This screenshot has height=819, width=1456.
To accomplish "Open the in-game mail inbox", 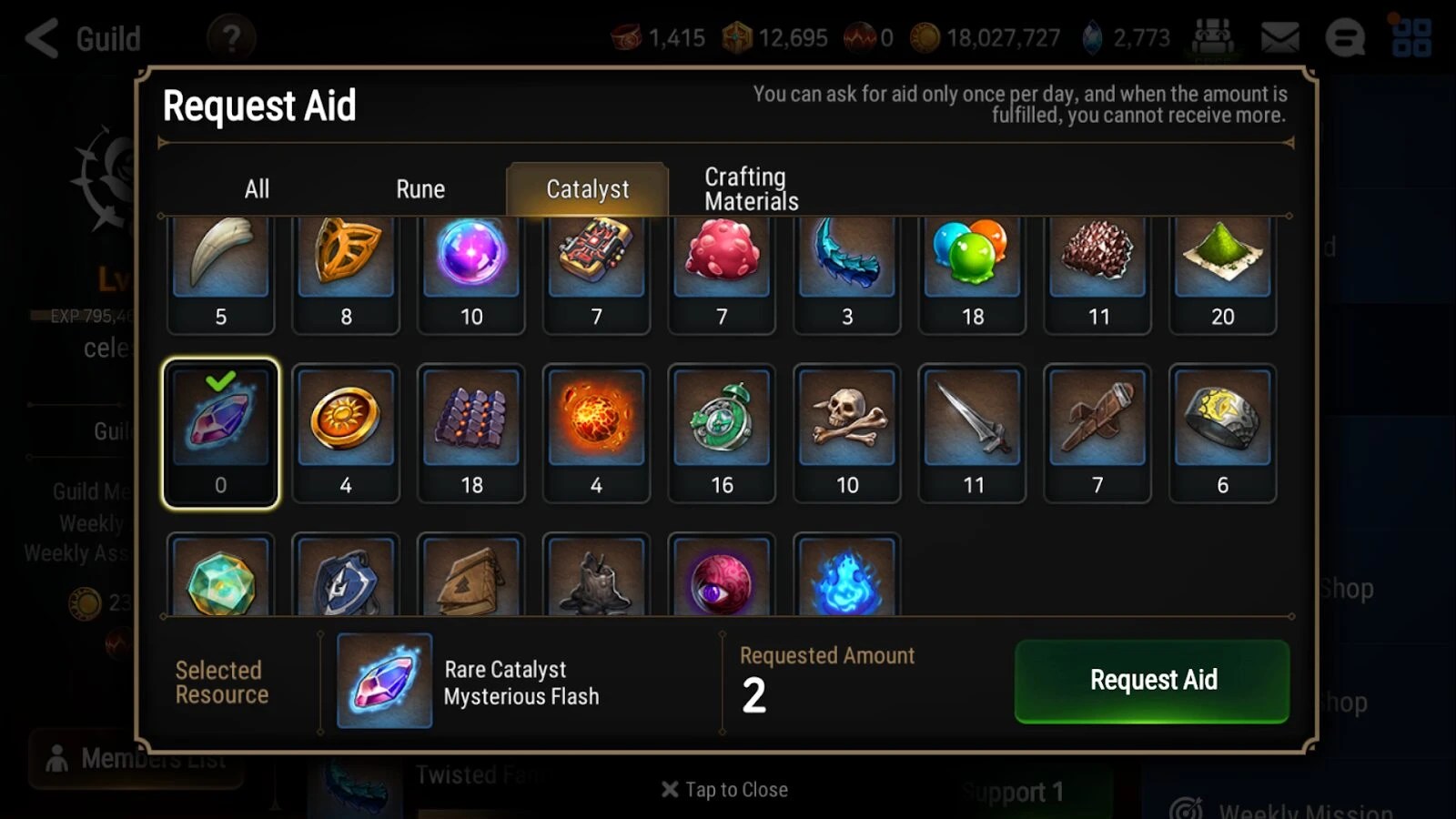I will 1279,38.
